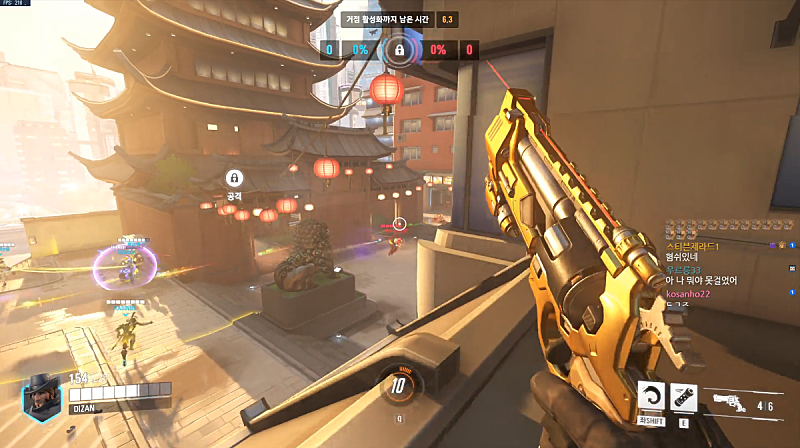Open Cassidy's hero portrait
Screen dimensions: 800x448
click(x=41, y=407)
